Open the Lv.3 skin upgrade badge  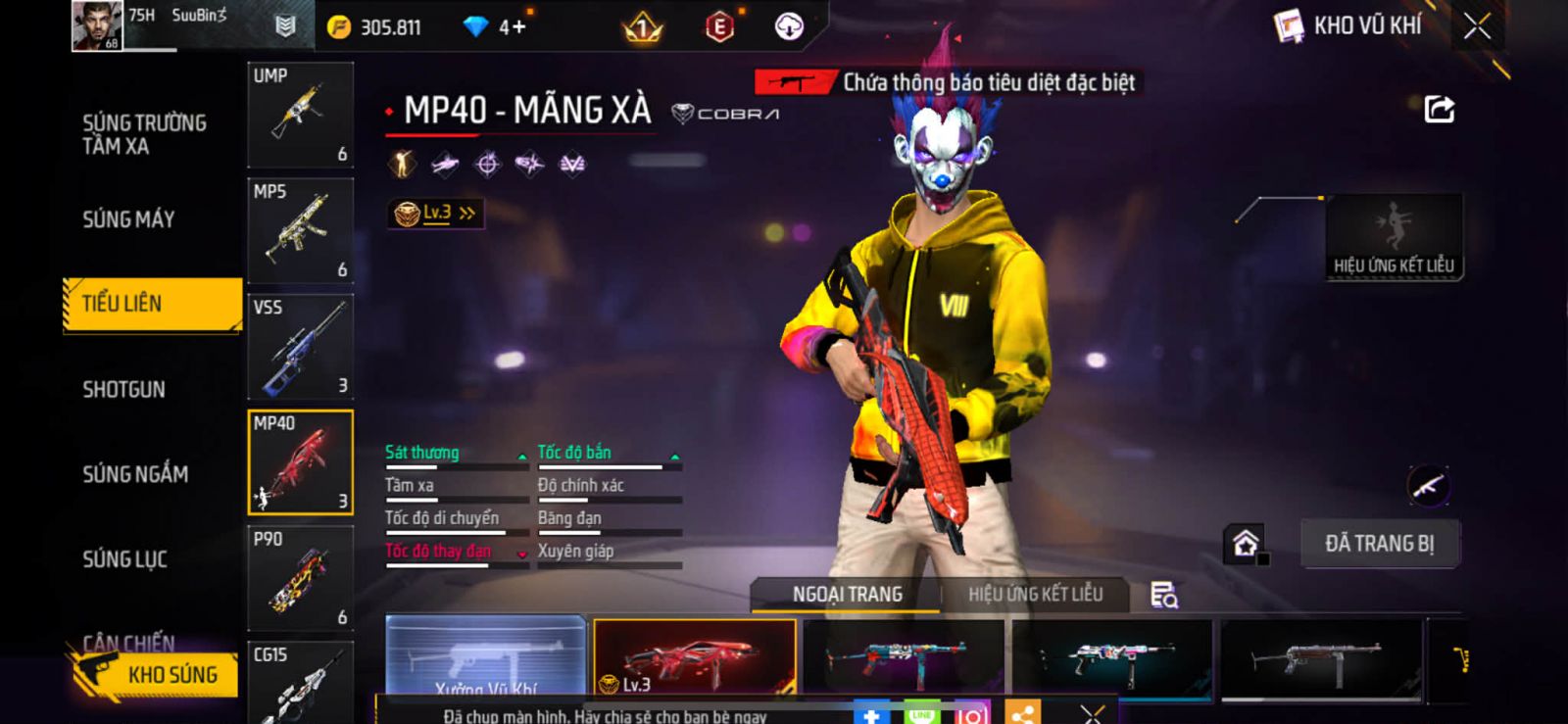point(435,213)
